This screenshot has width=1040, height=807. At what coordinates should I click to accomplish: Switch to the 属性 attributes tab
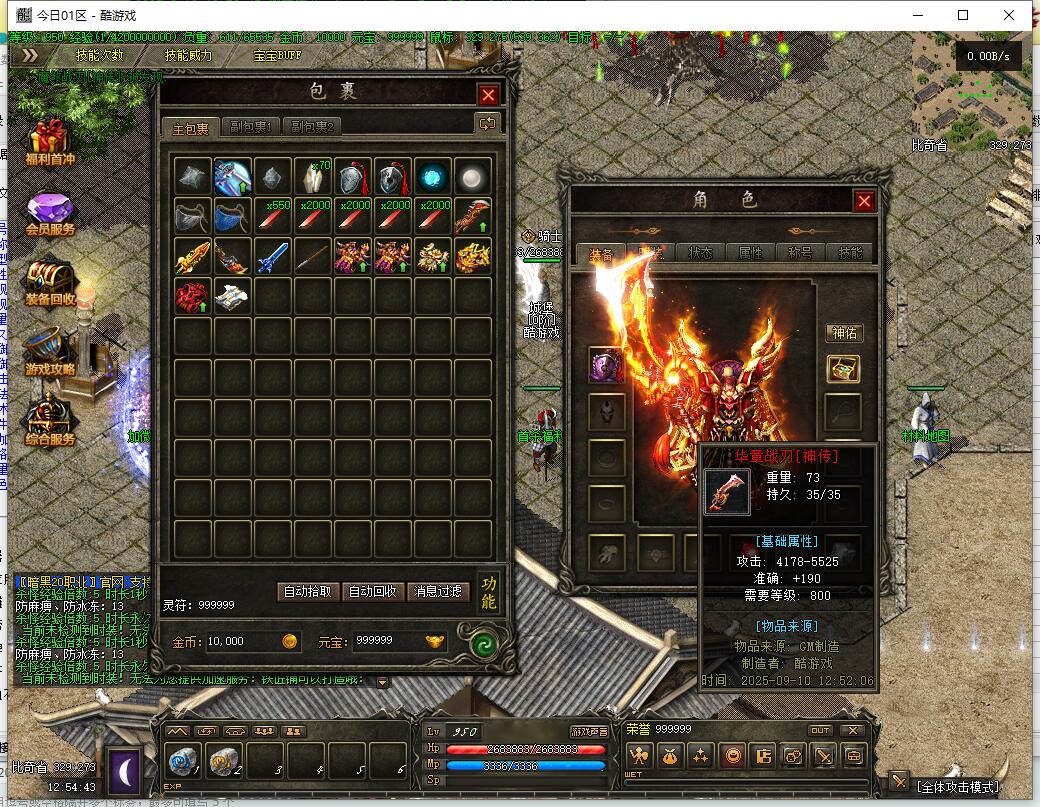(750, 253)
